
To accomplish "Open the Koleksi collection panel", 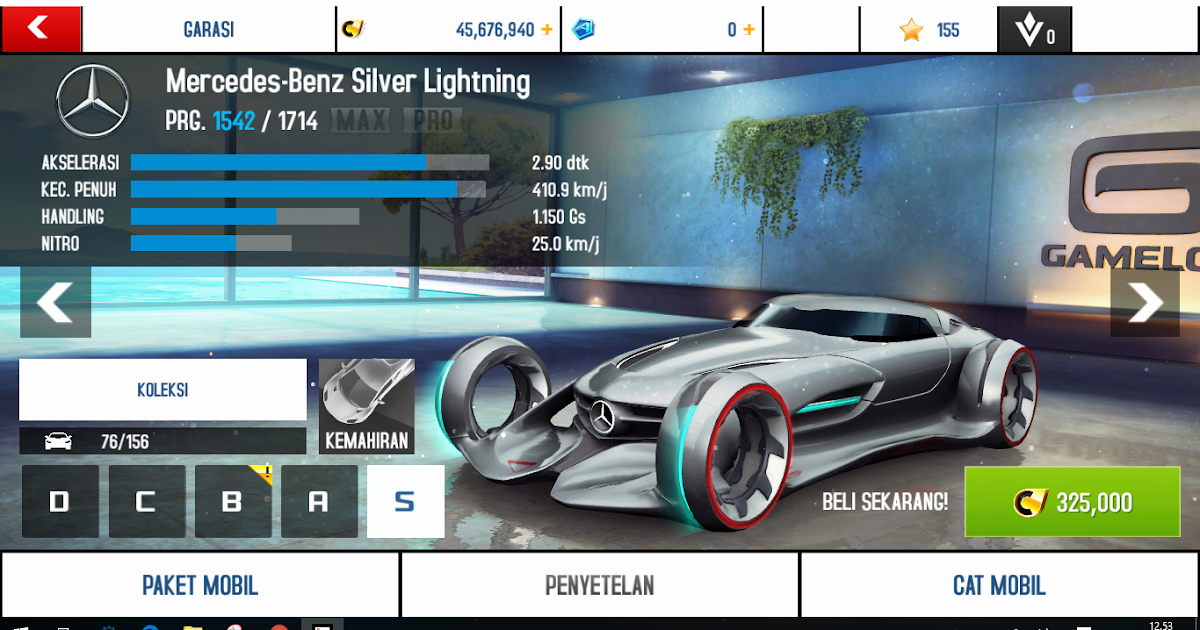I will pyautogui.click(x=163, y=390).
